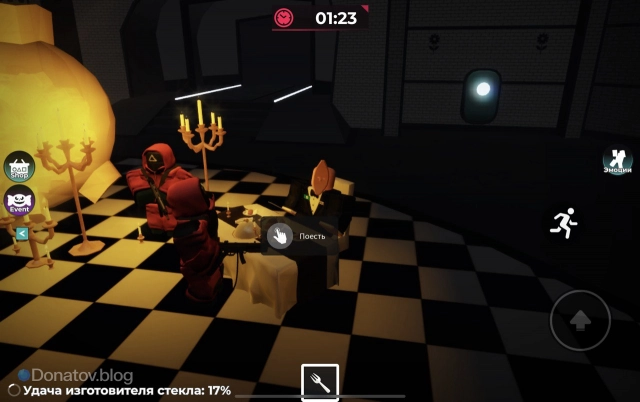
Task: Open the Event menu
Action: (20, 200)
